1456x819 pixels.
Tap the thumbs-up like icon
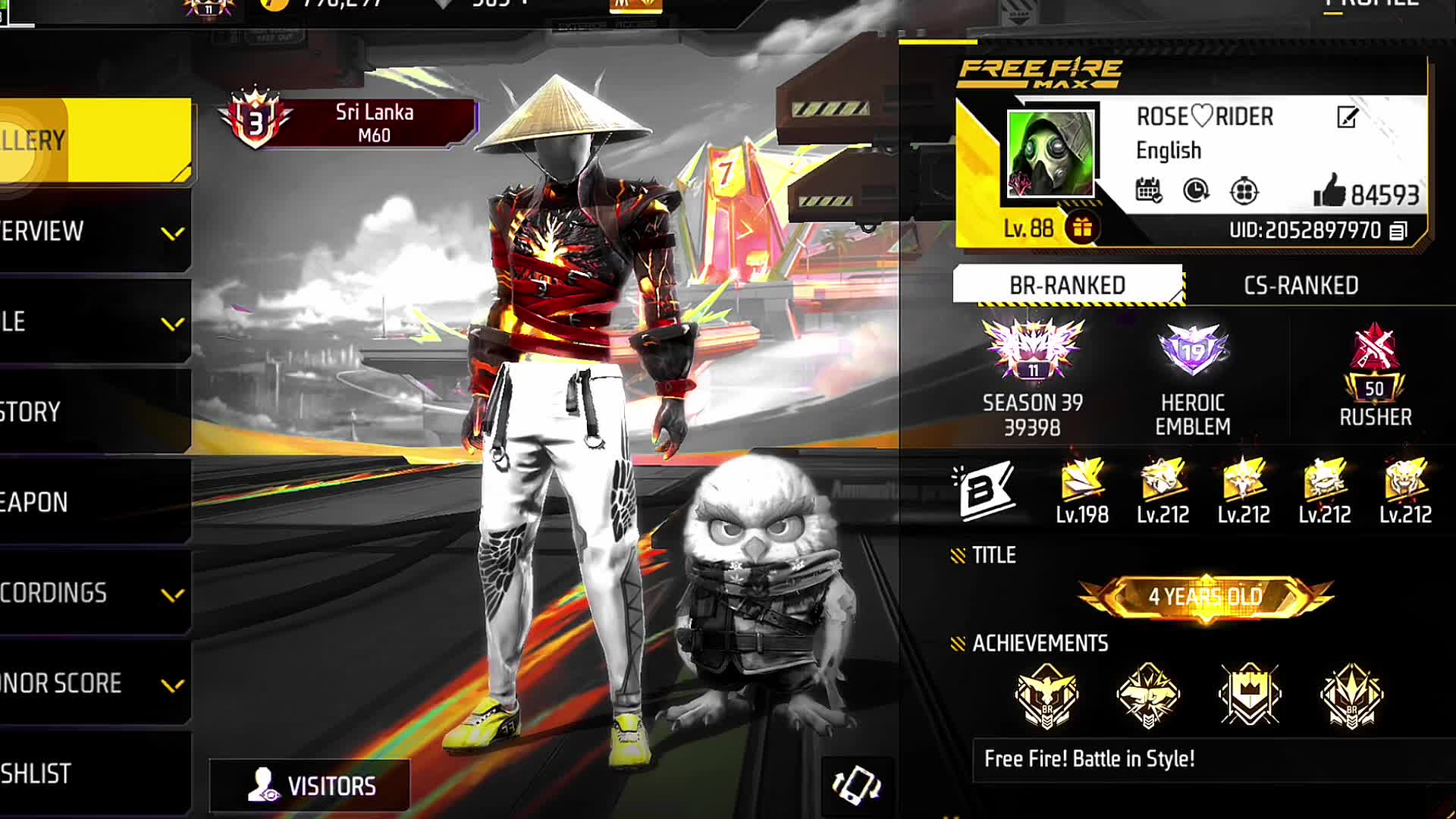tap(1329, 191)
